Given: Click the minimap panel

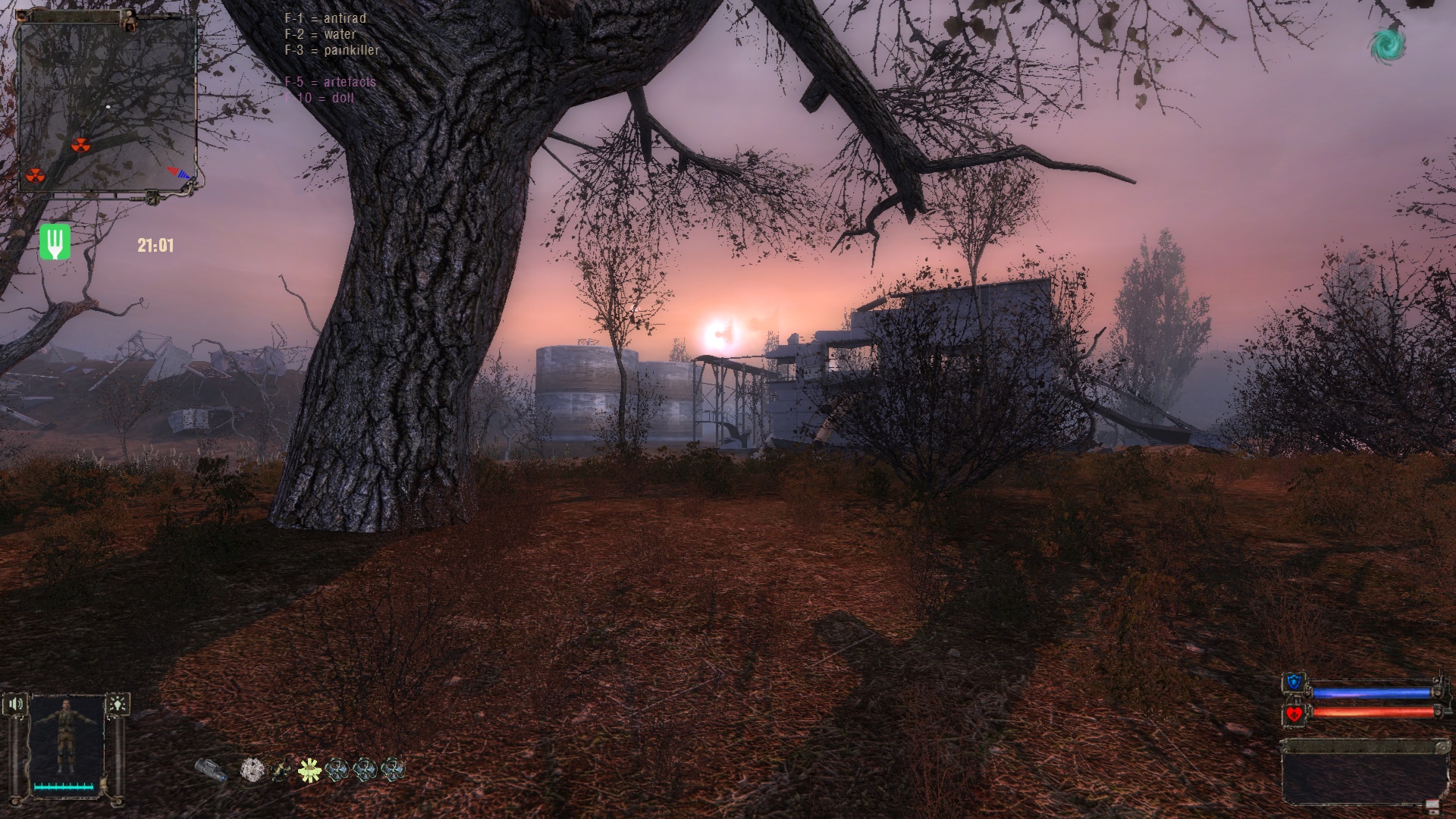Looking at the screenshot, I should (107, 105).
